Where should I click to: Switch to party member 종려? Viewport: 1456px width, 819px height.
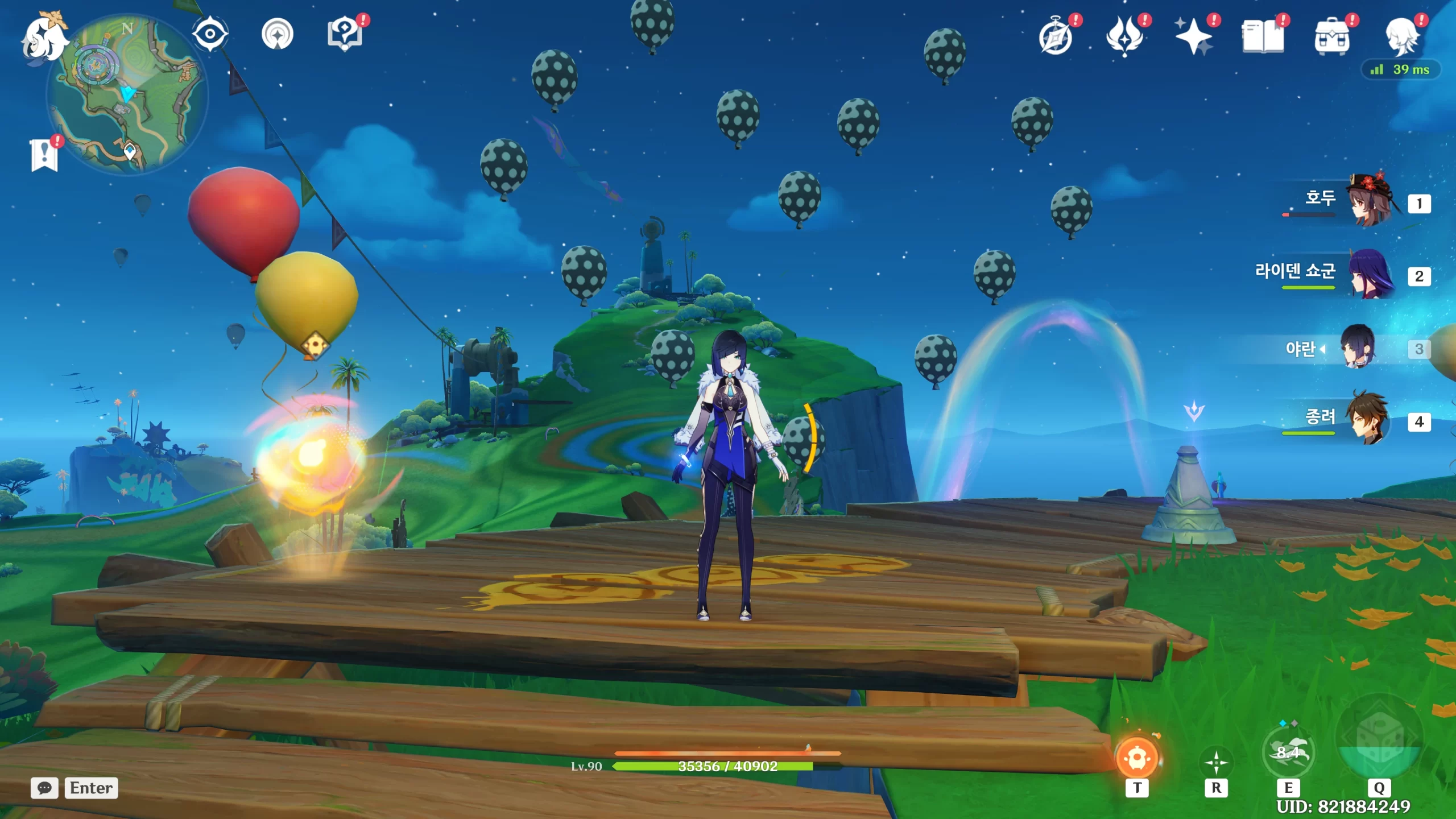click(x=1371, y=420)
